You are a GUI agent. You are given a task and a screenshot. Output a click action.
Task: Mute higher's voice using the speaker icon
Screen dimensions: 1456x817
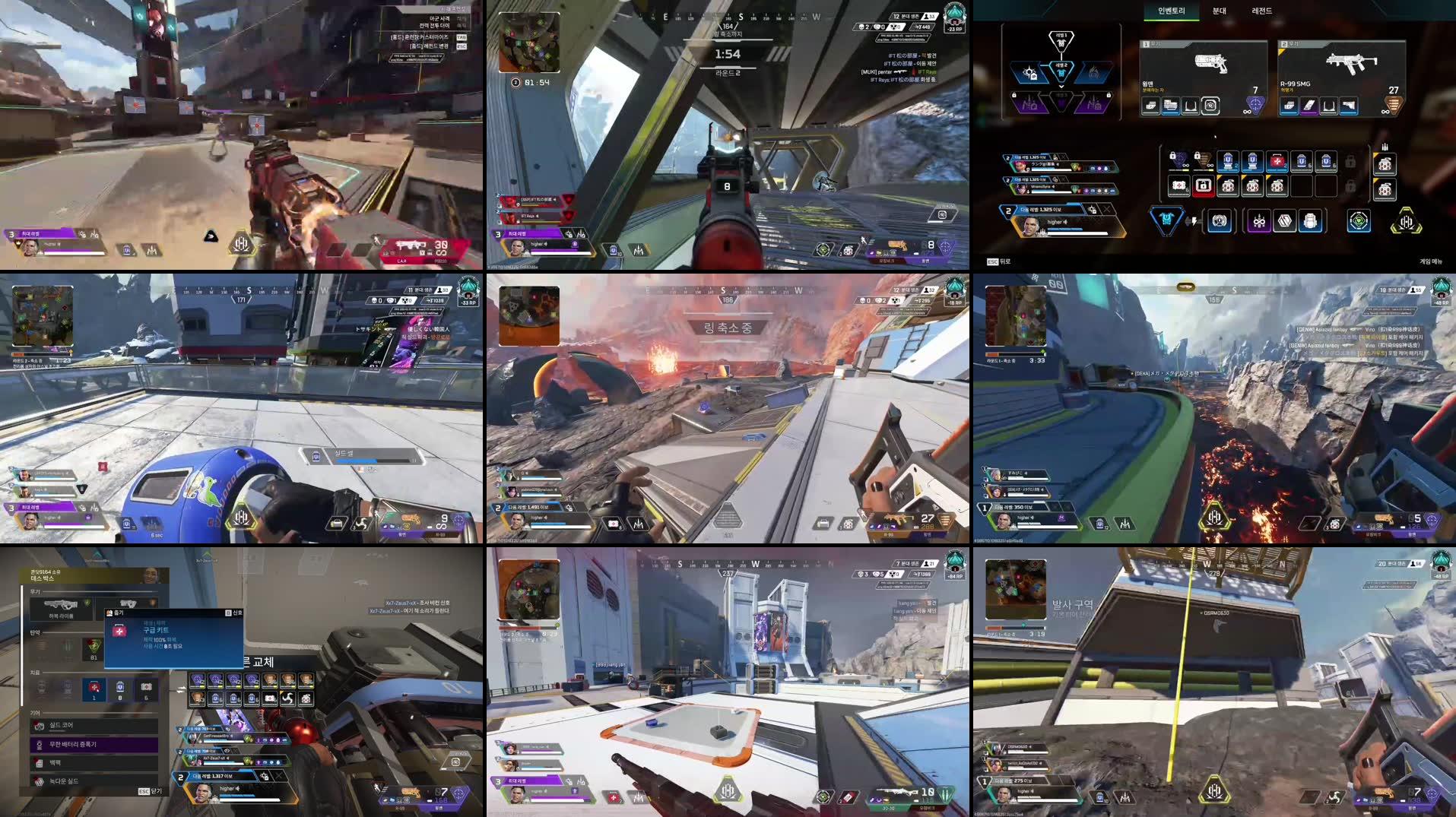[1064, 223]
